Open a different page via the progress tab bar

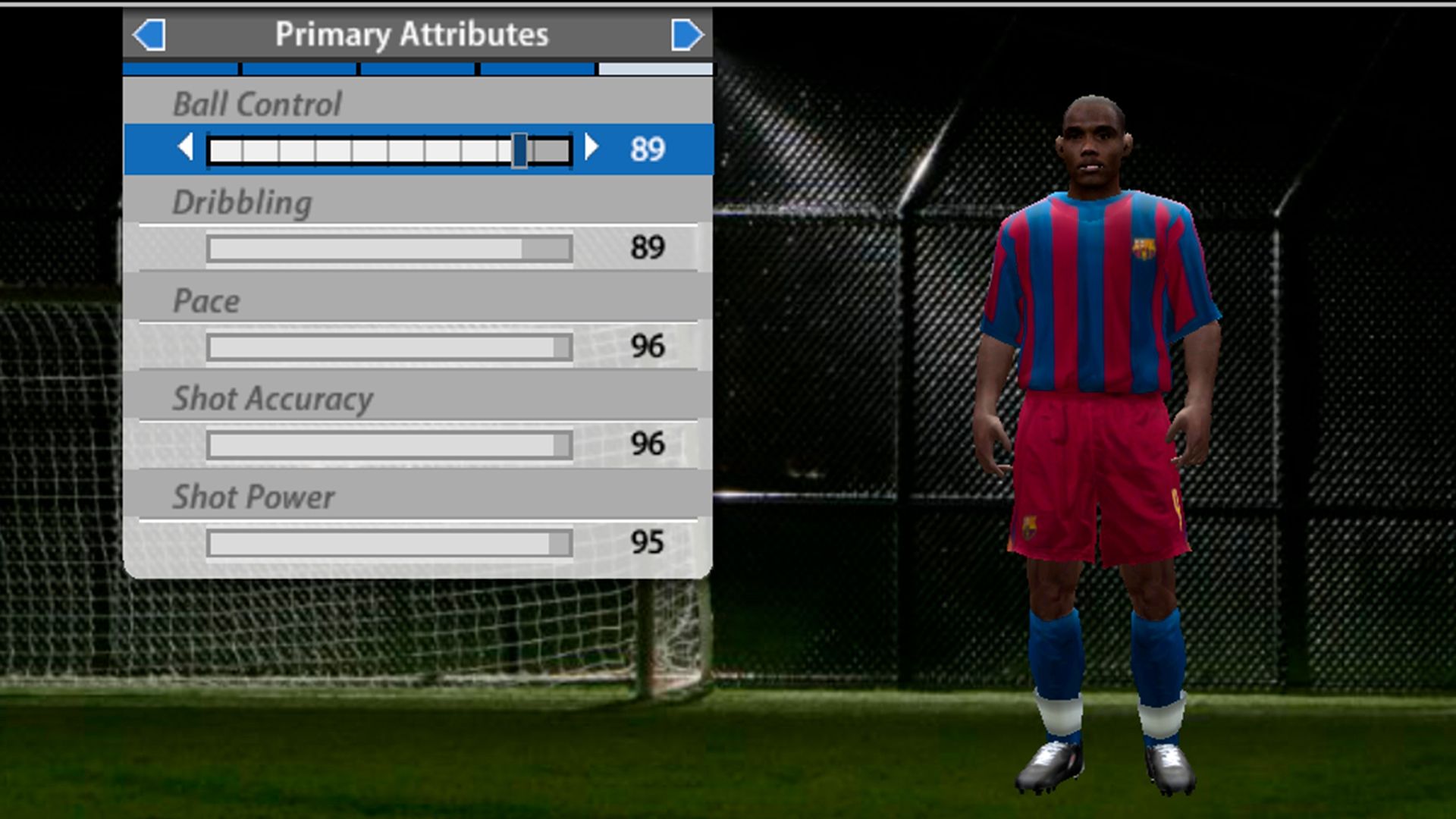point(417,69)
